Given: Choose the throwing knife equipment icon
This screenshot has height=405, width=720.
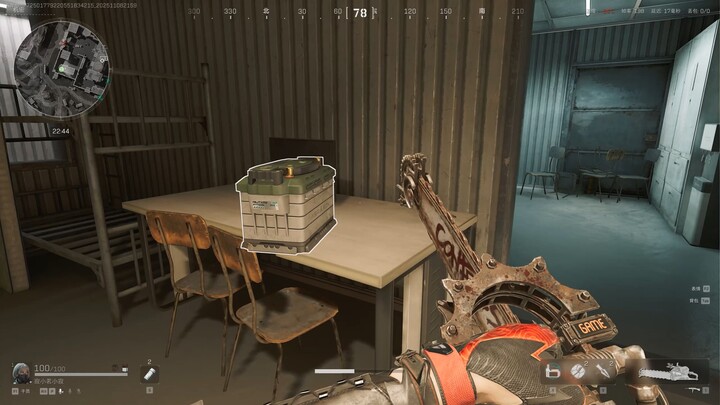Looking at the screenshot, I should [603, 372].
